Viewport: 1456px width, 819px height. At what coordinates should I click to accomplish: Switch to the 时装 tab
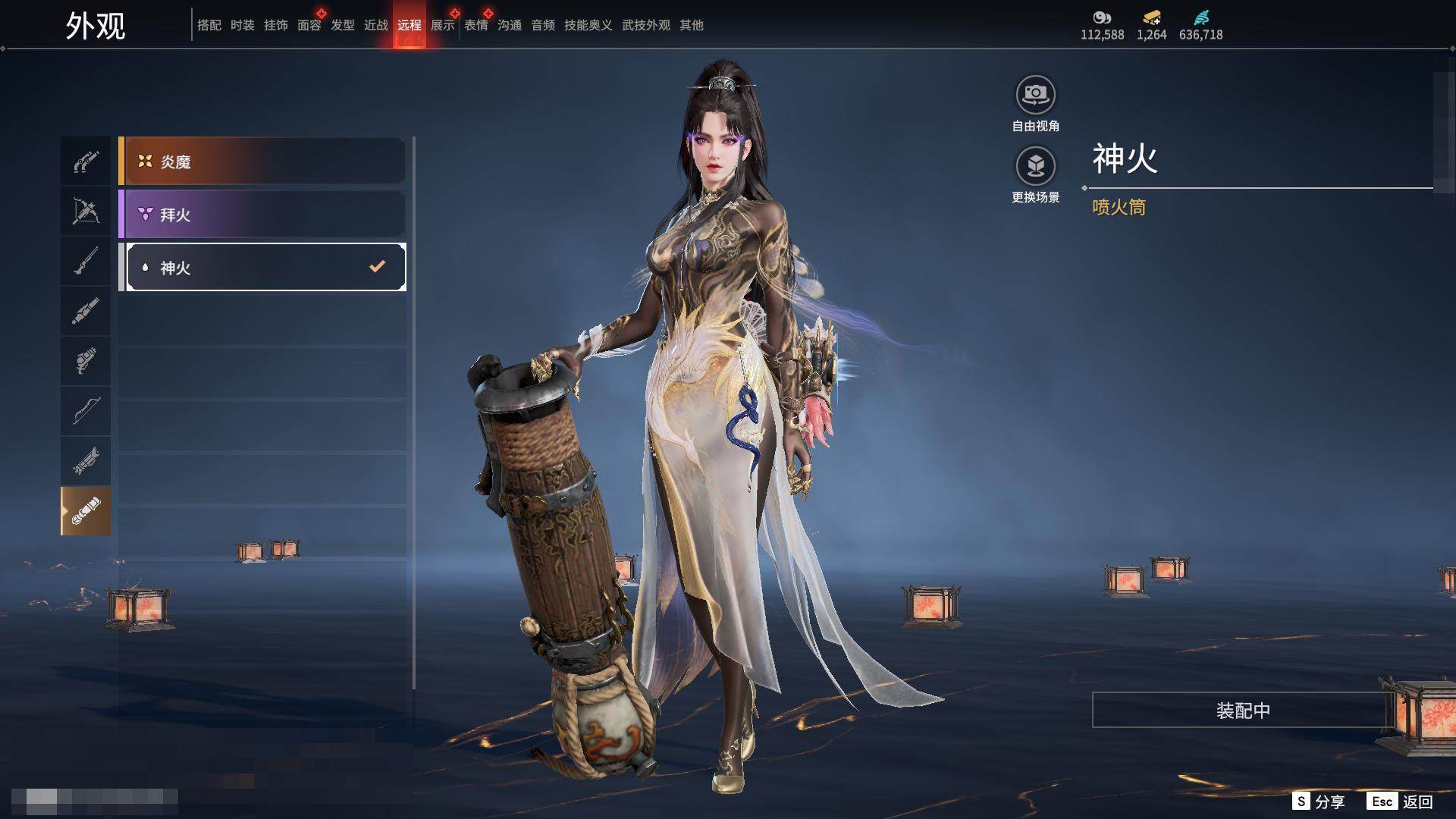[x=243, y=25]
